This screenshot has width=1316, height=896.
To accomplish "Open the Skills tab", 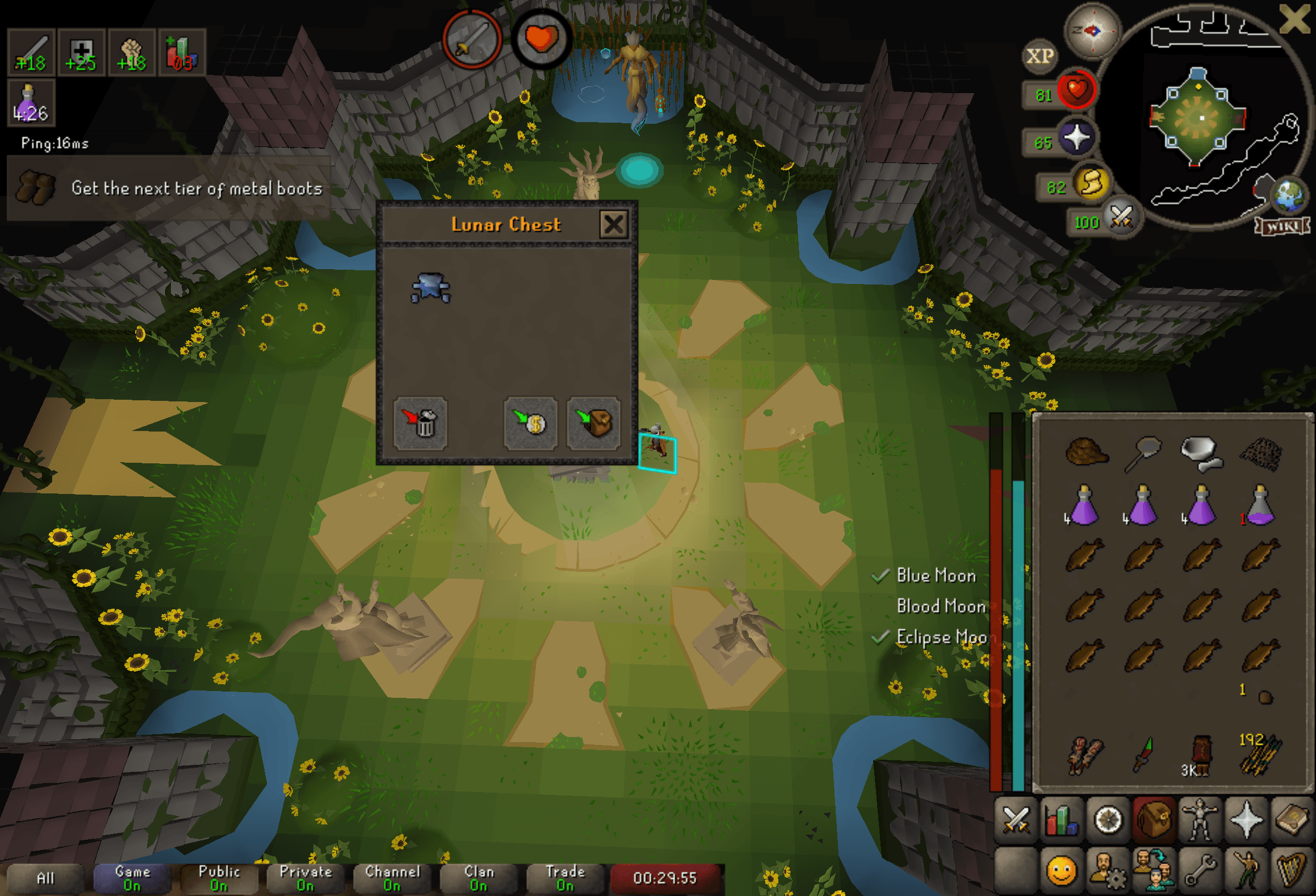I will click(1061, 818).
